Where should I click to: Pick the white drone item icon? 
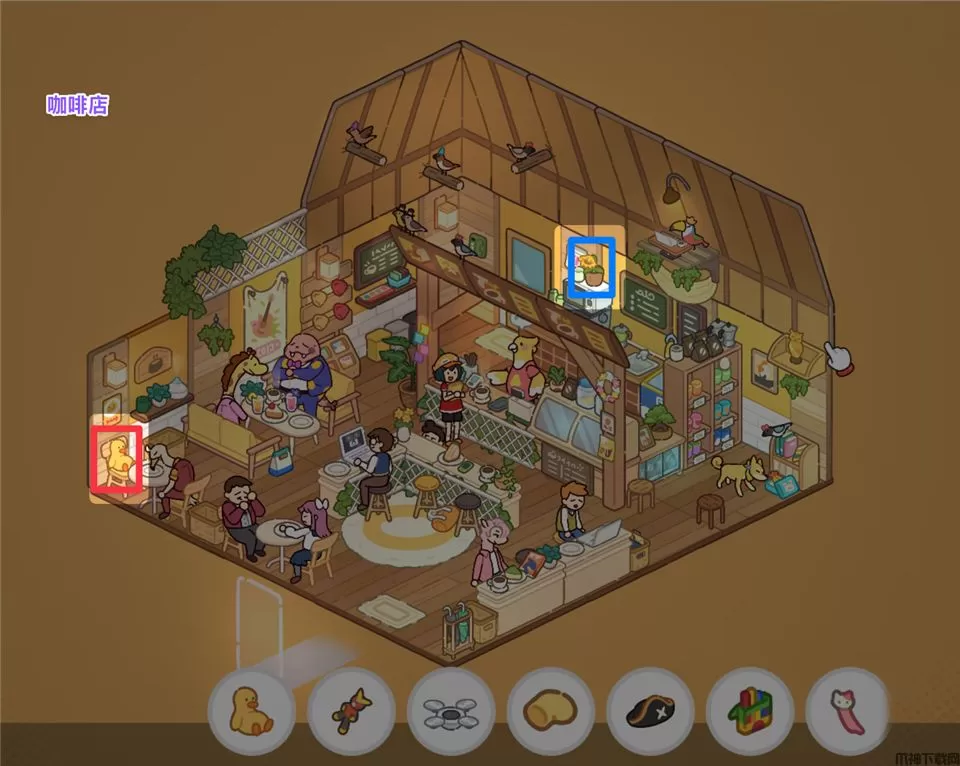coord(451,711)
